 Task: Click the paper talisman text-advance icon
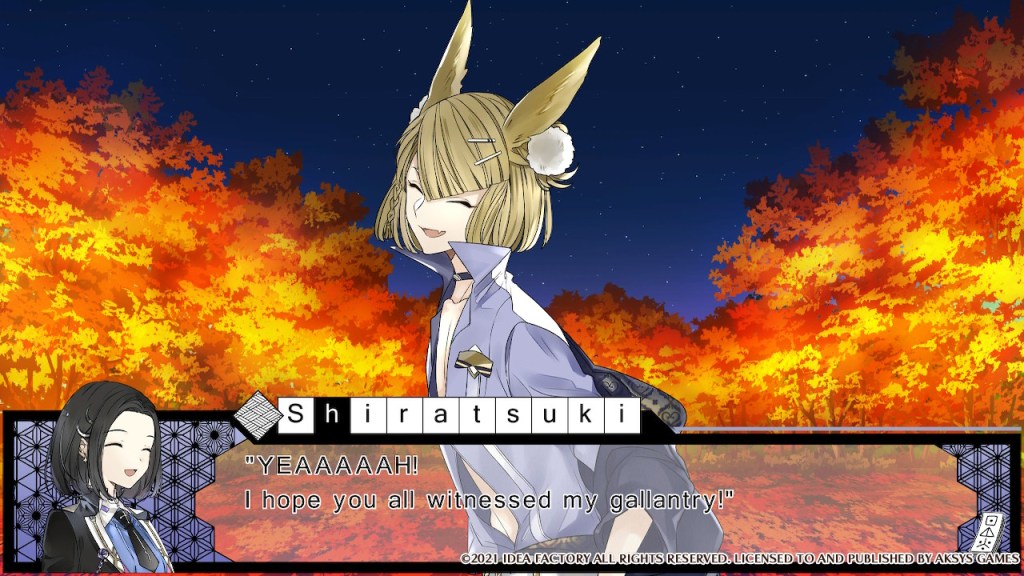click(990, 530)
